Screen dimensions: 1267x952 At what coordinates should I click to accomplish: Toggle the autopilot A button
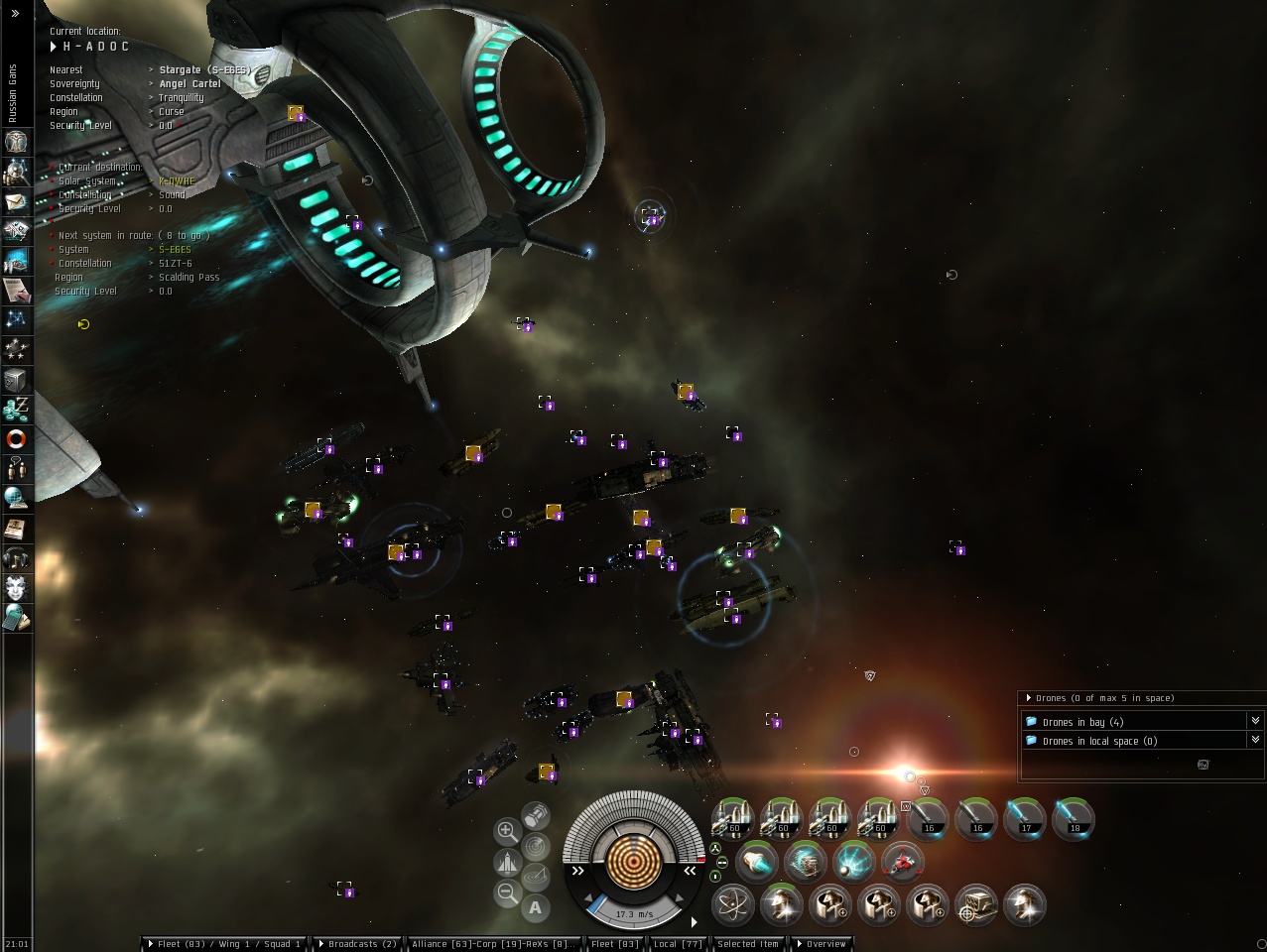[536, 906]
